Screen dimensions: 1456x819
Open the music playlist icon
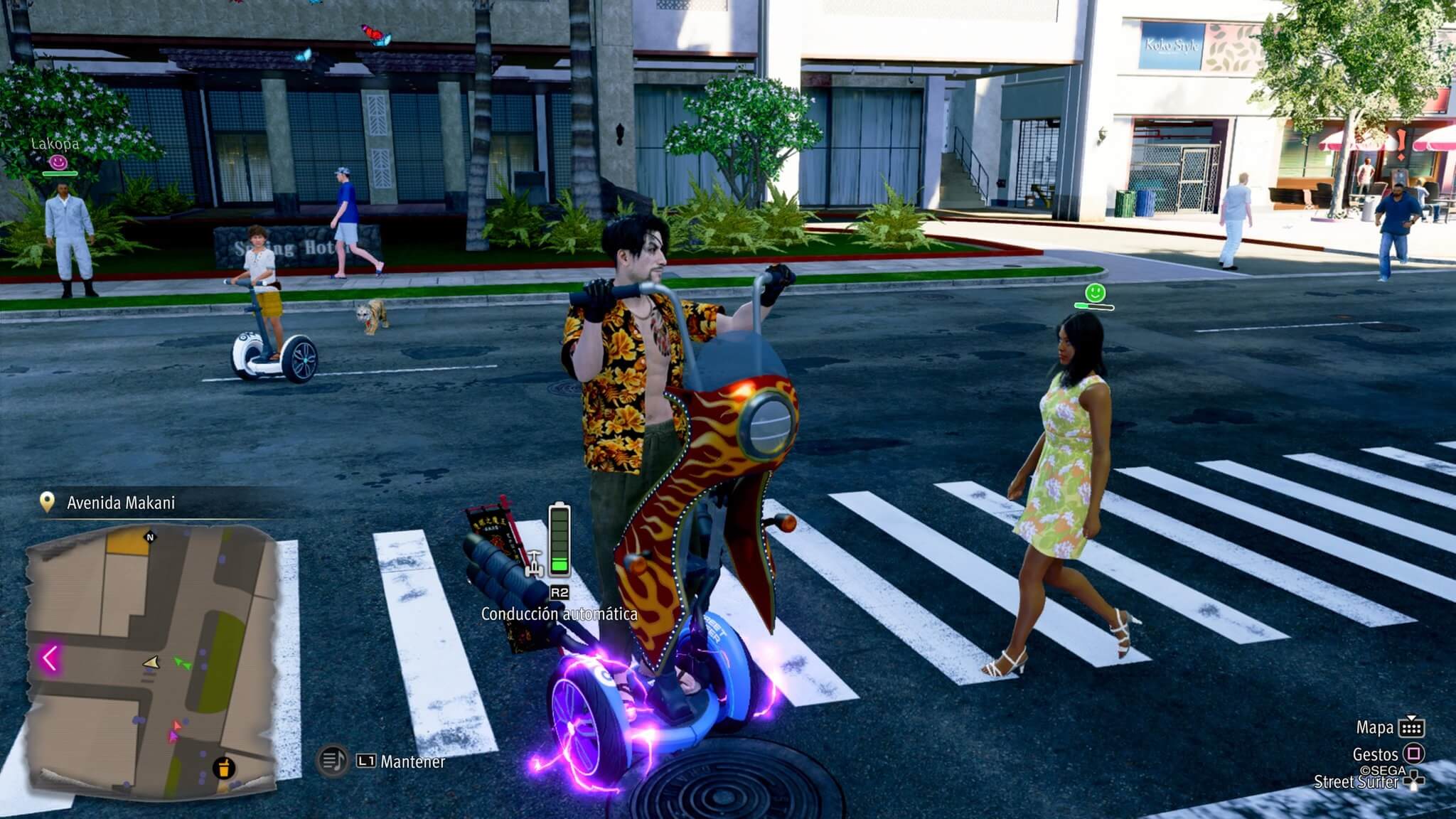(x=331, y=761)
